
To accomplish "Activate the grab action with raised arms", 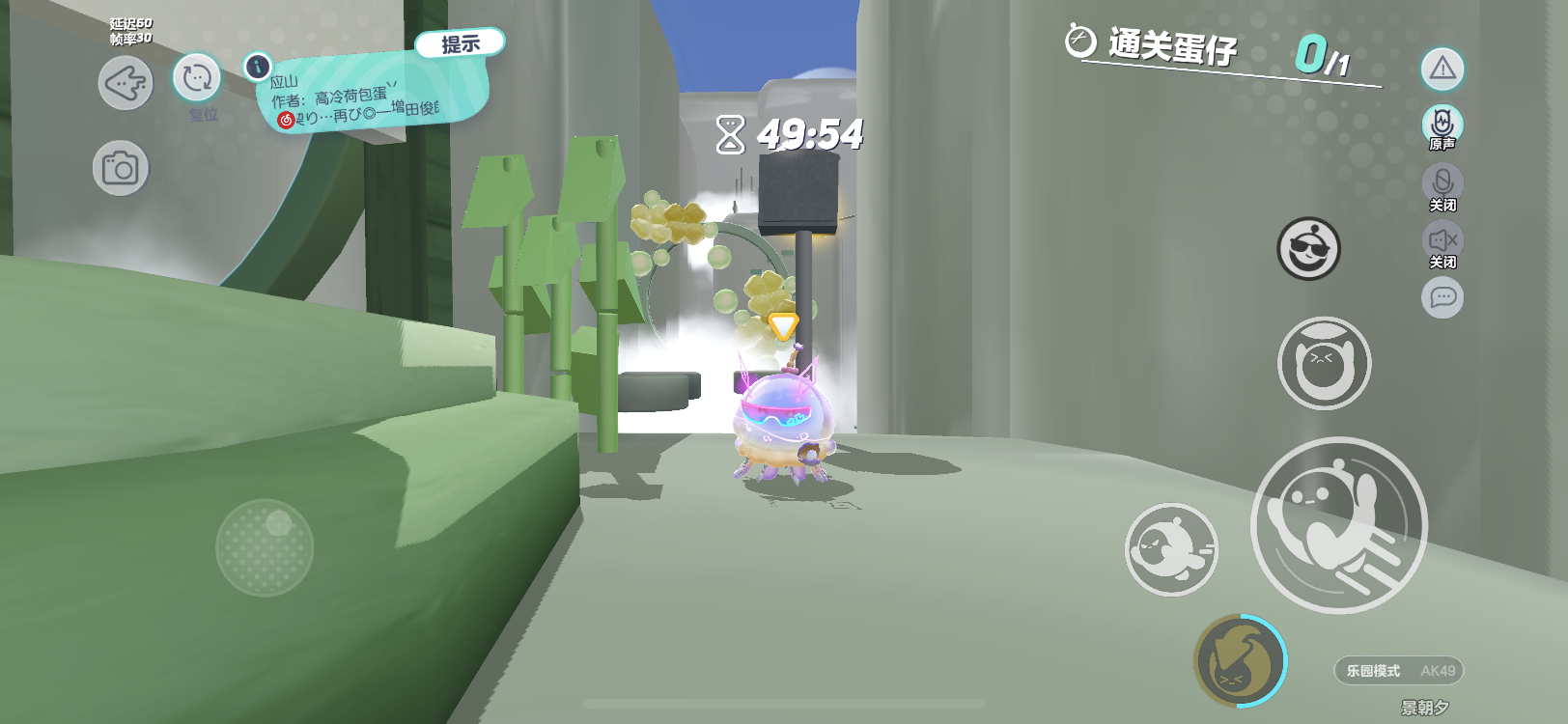I will click(1324, 363).
